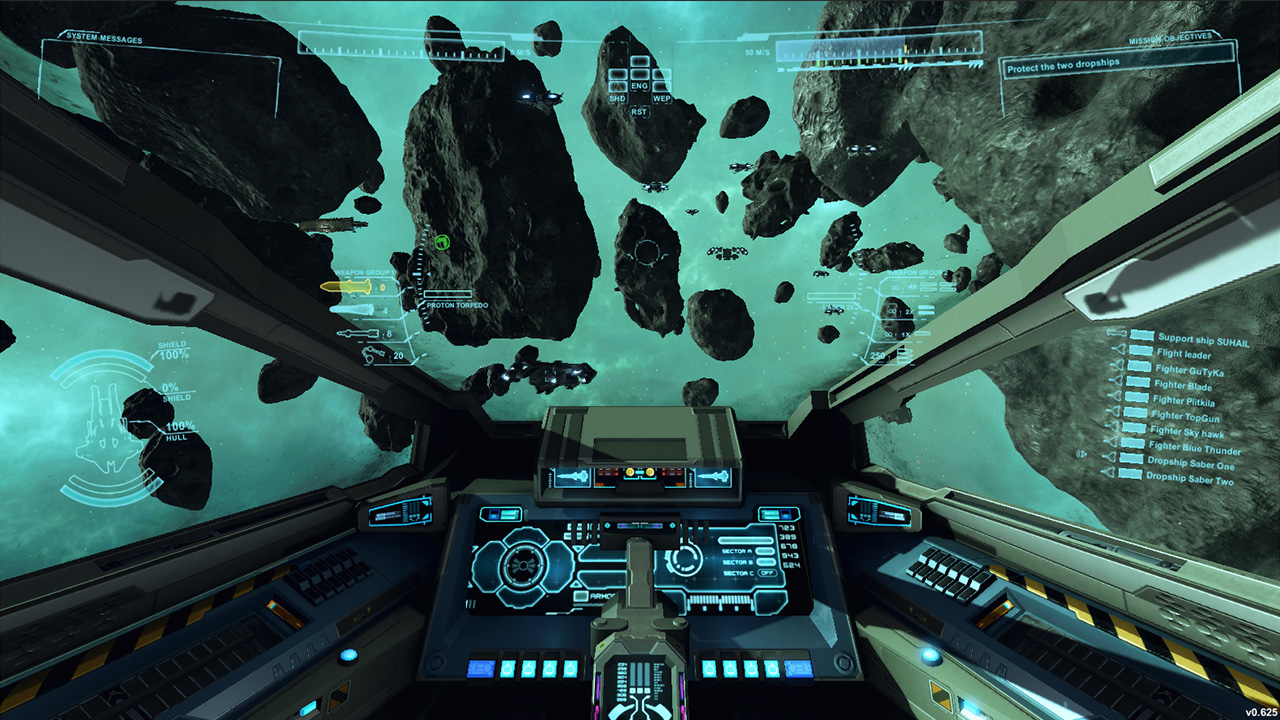Select the yellow Proton Torpedo icon
The width and height of the screenshot is (1280, 720).
pos(358,287)
